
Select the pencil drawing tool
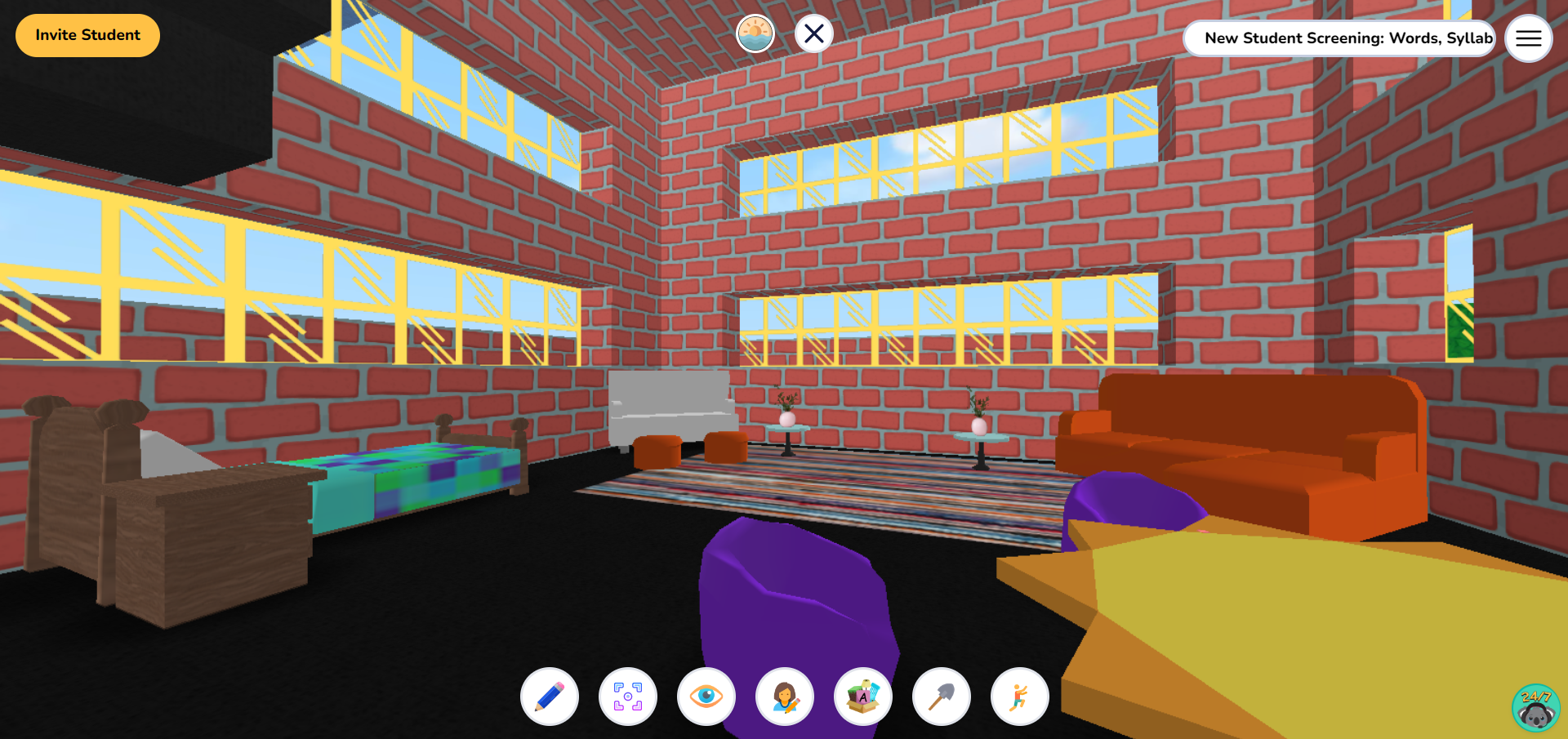coord(549,697)
